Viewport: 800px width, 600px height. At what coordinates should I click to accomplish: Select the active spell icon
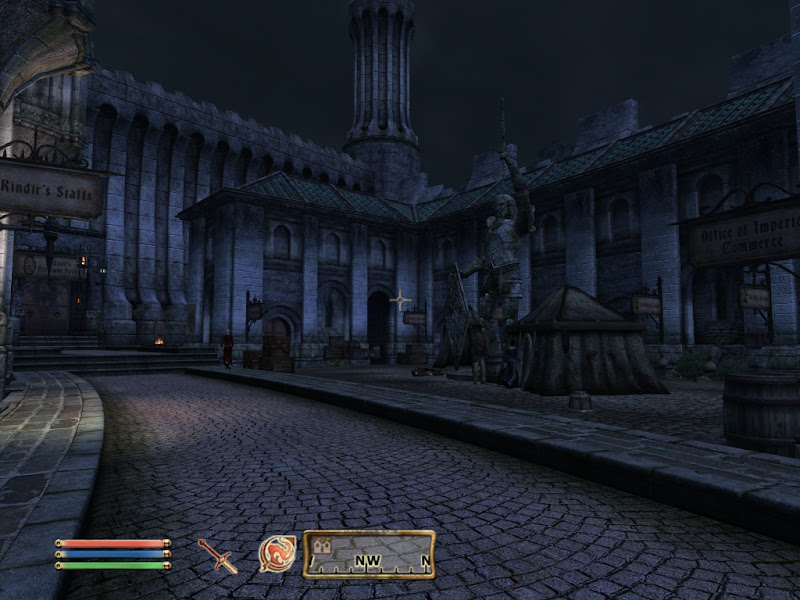tap(277, 553)
